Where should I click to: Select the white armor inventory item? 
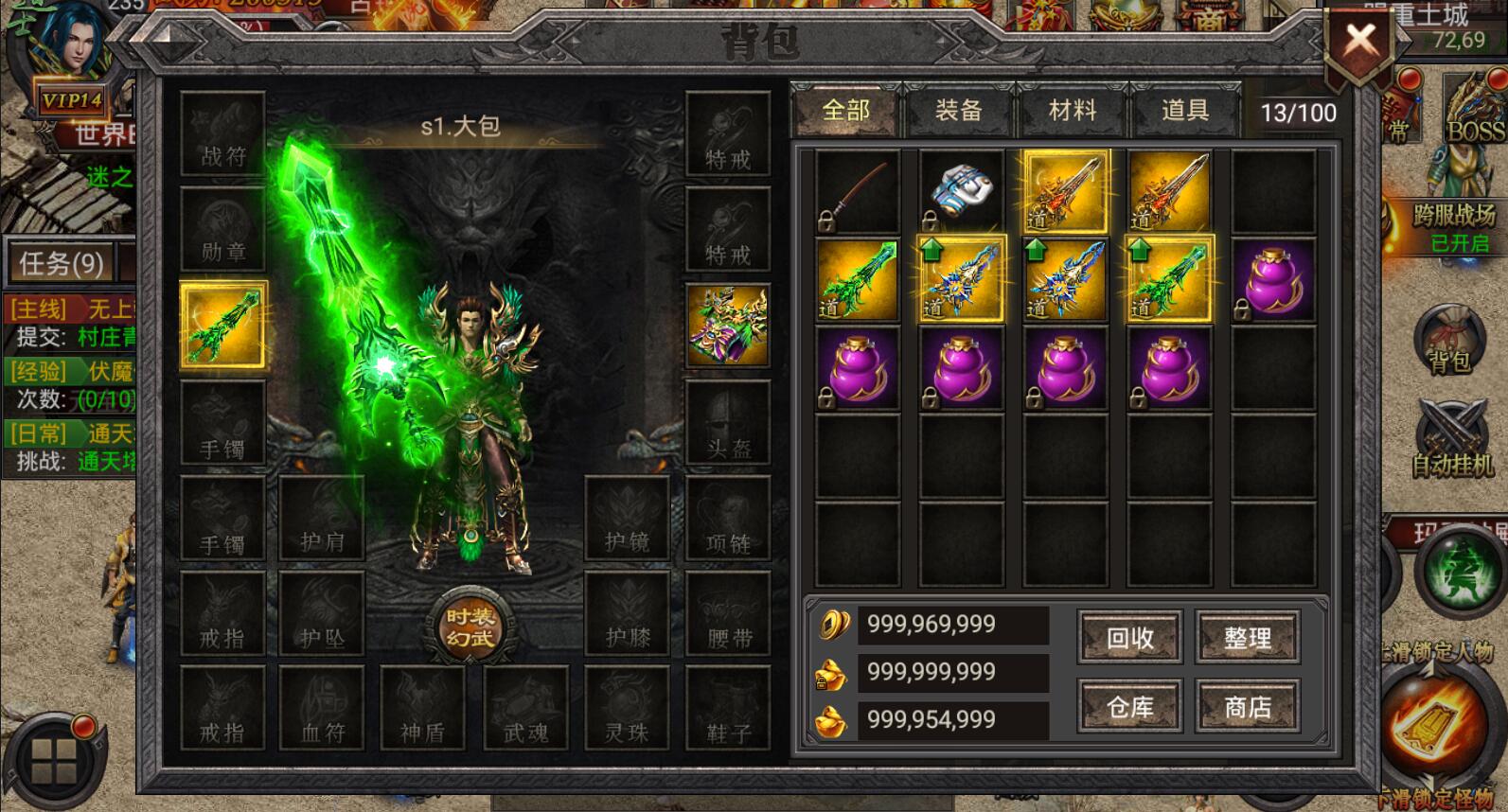961,192
